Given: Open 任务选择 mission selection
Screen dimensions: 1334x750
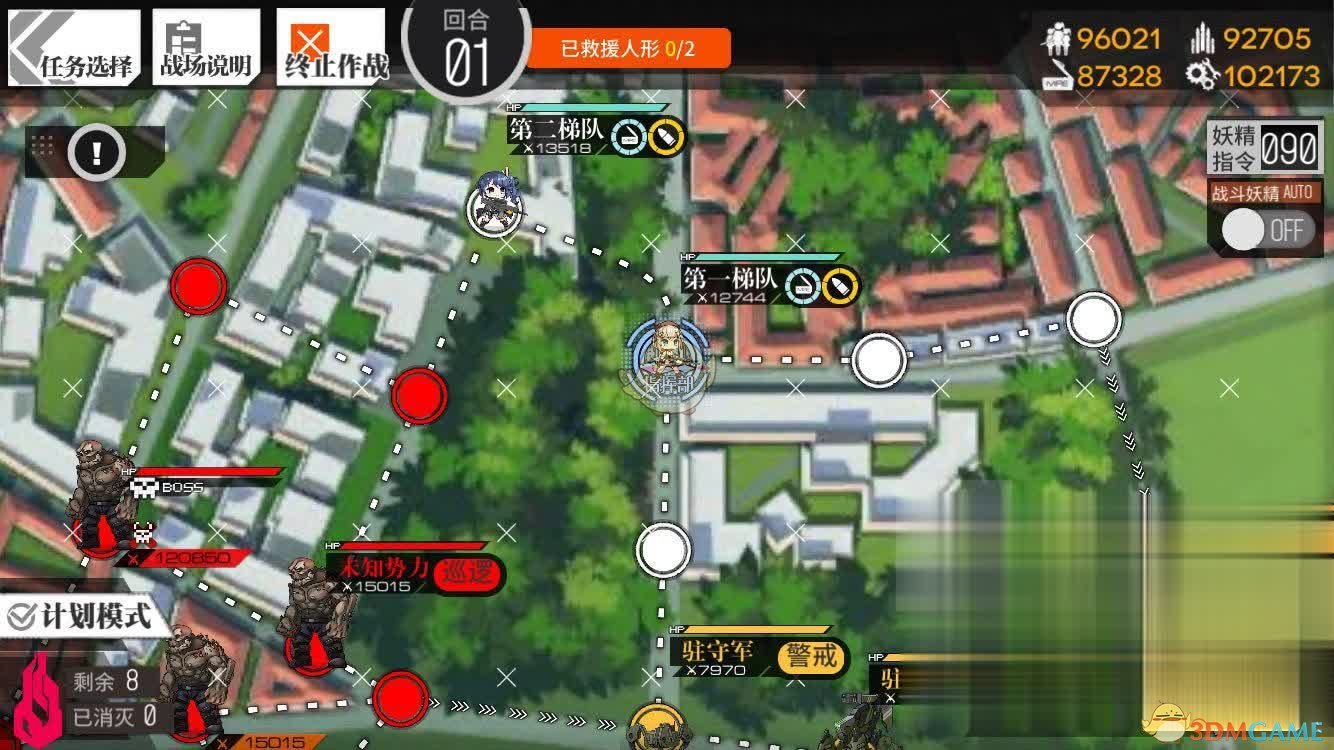Looking at the screenshot, I should (x=72, y=42).
